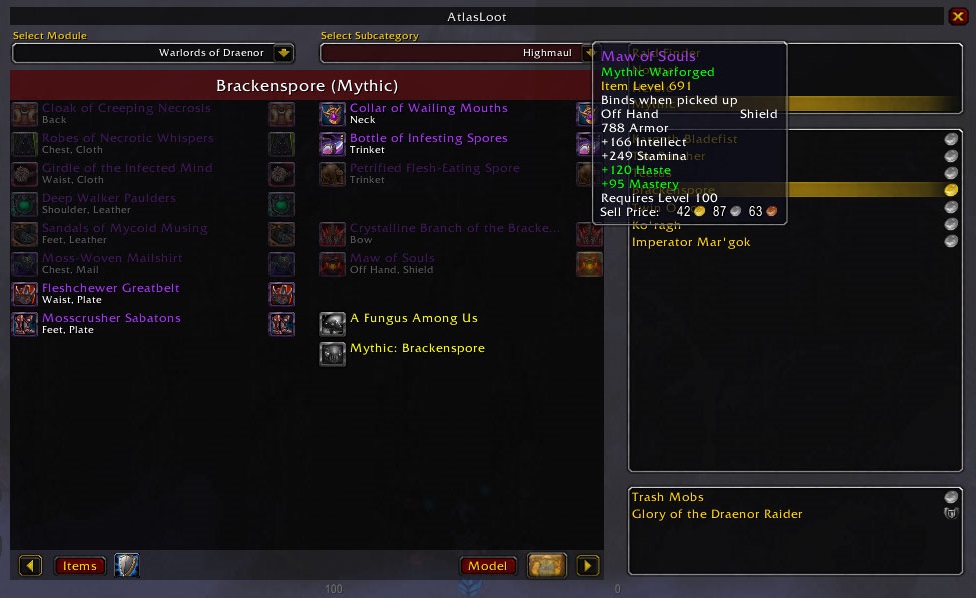Screen dimensions: 976x598
Task: Open Glory of the Draenor Raider
Action: (717, 514)
